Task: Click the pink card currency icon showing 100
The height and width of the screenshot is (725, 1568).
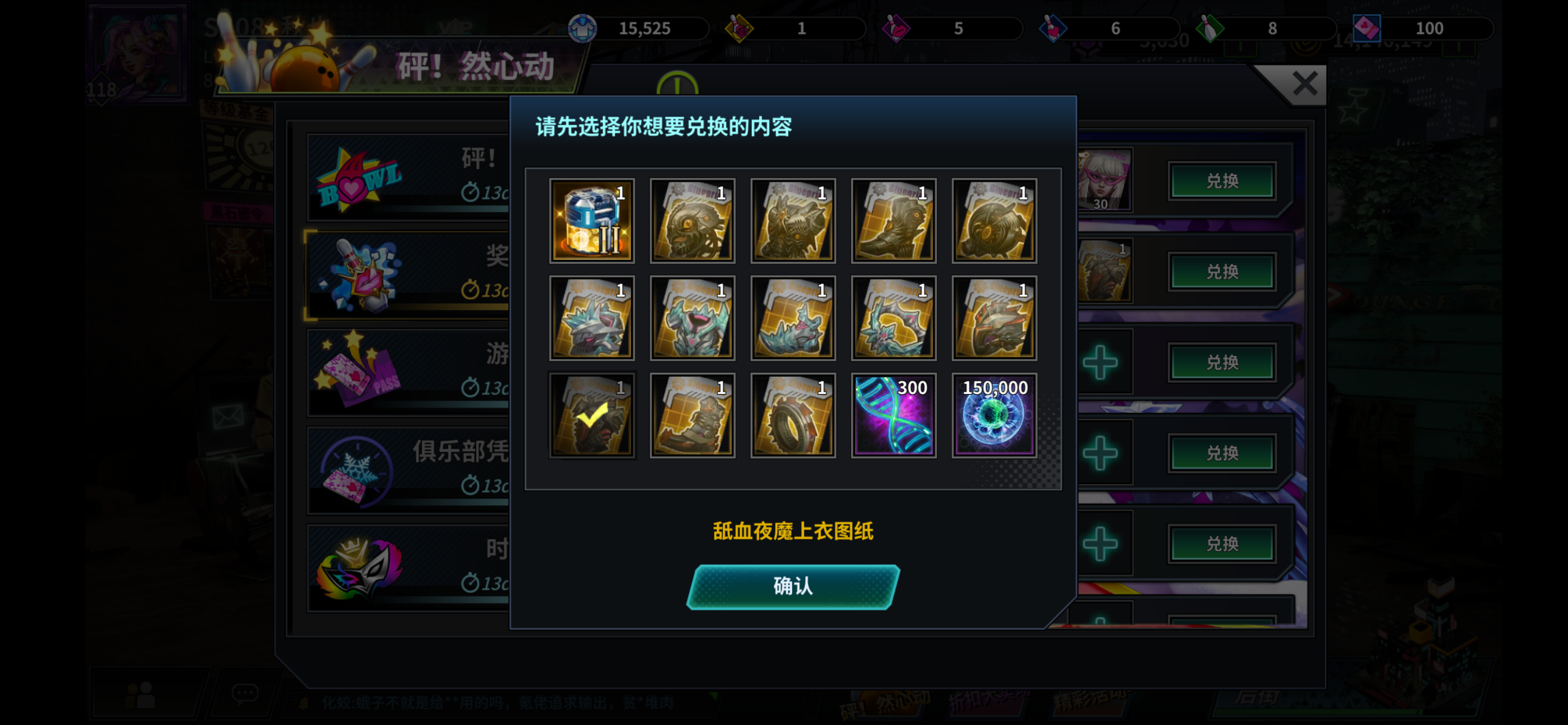Action: click(1368, 28)
